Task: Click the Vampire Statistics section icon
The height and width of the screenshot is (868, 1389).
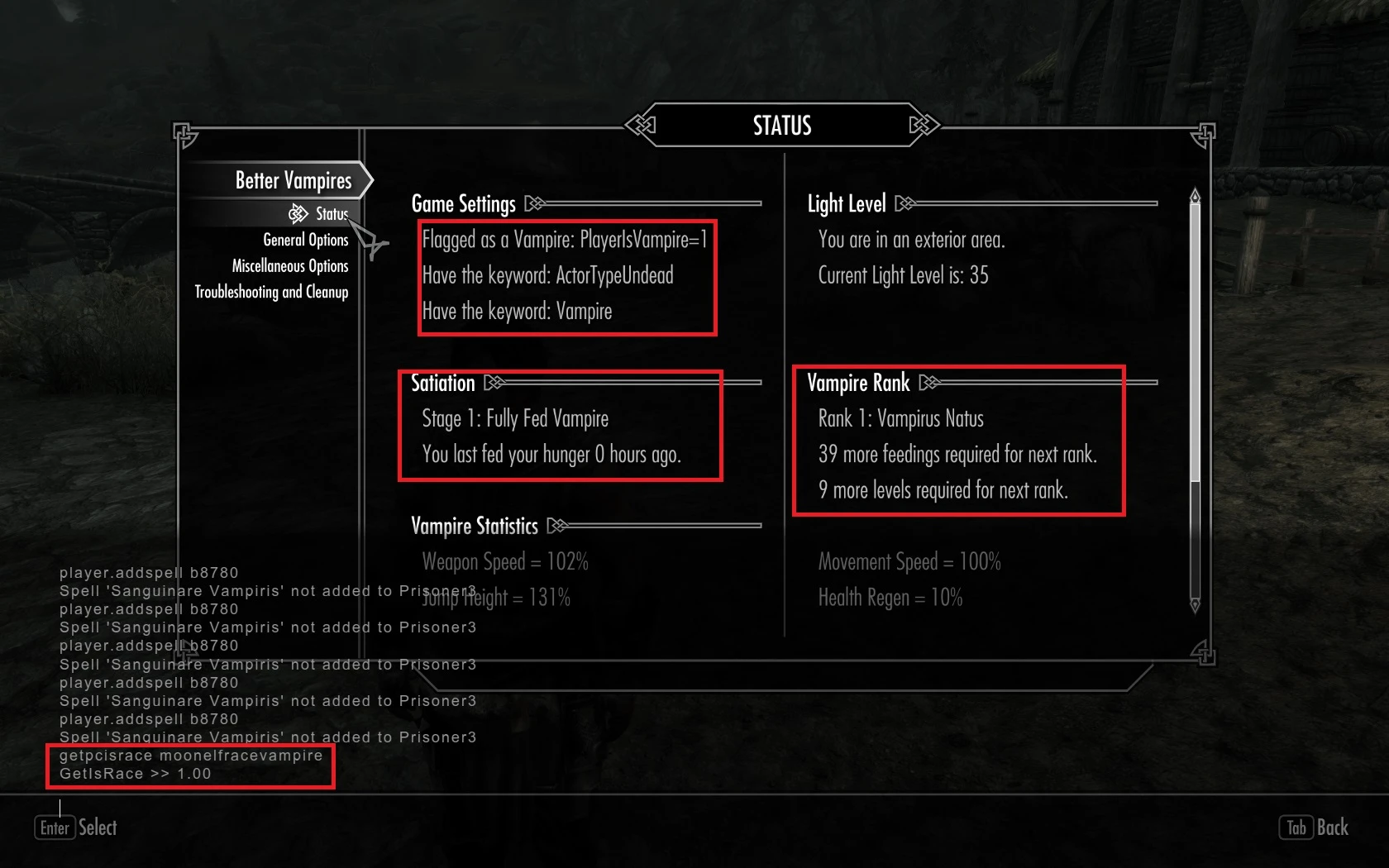Action: [x=559, y=525]
